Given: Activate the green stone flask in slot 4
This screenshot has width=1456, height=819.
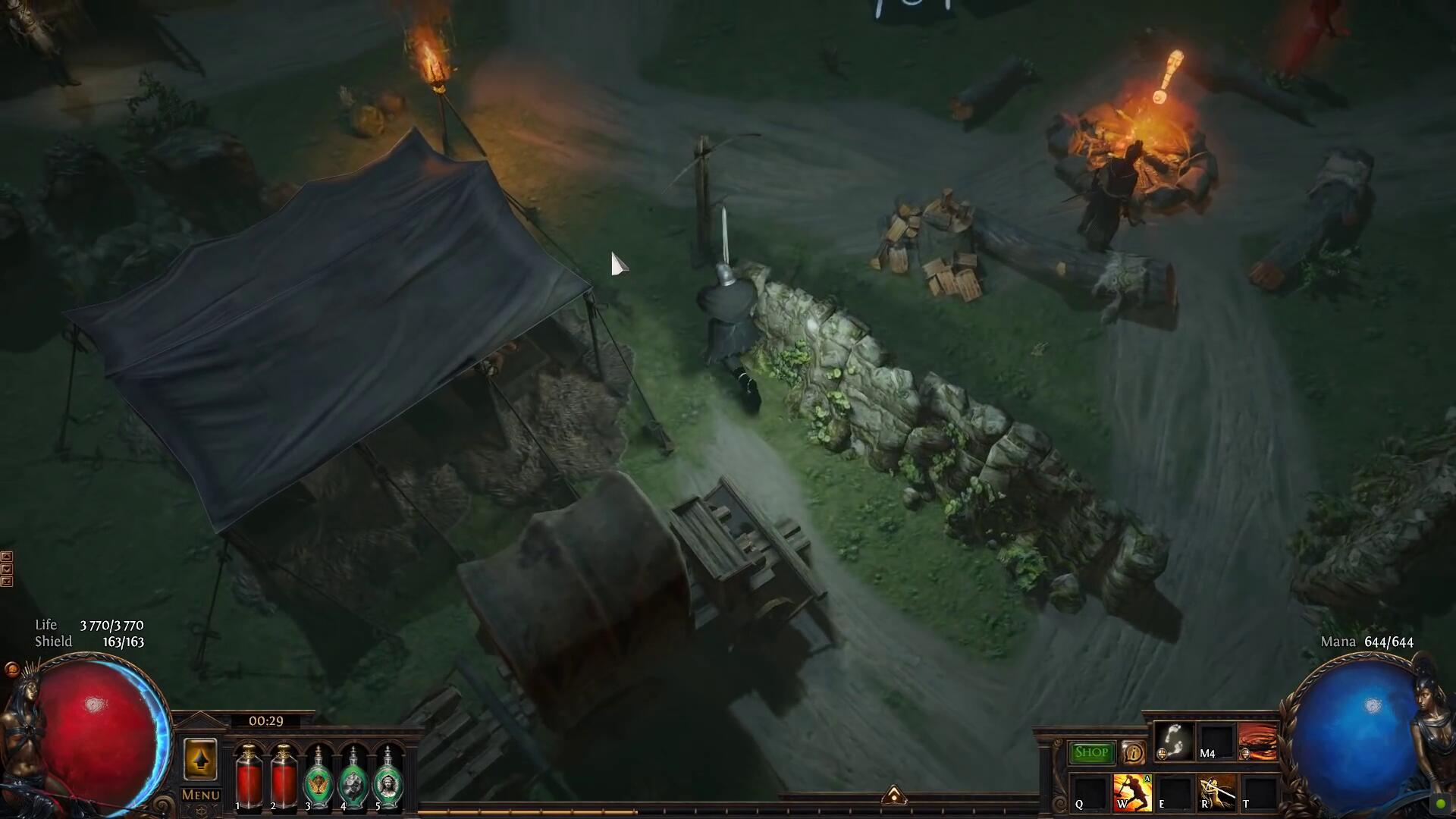Looking at the screenshot, I should tap(353, 778).
